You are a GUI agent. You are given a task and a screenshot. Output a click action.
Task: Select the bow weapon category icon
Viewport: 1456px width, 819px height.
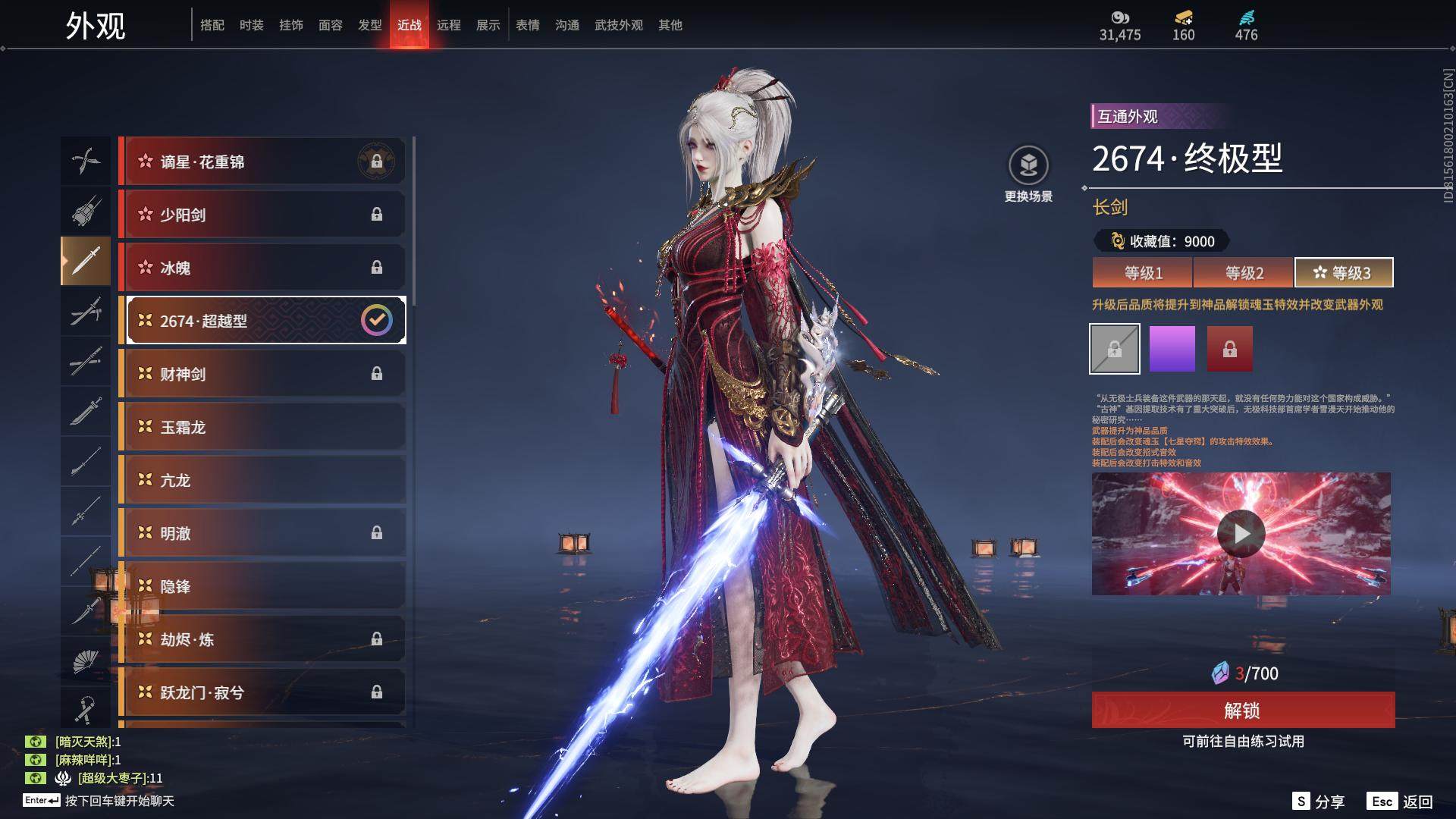click(x=85, y=161)
